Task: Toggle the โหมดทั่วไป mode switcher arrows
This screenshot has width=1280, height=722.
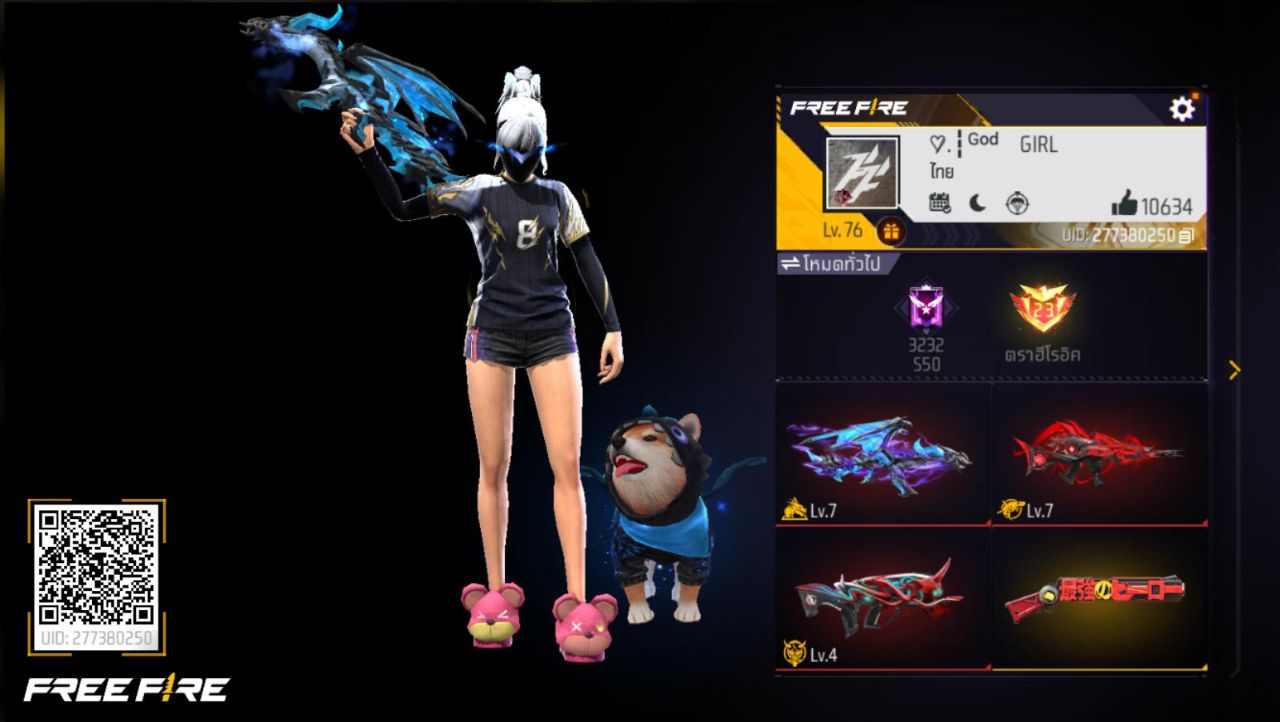Action: (790, 262)
